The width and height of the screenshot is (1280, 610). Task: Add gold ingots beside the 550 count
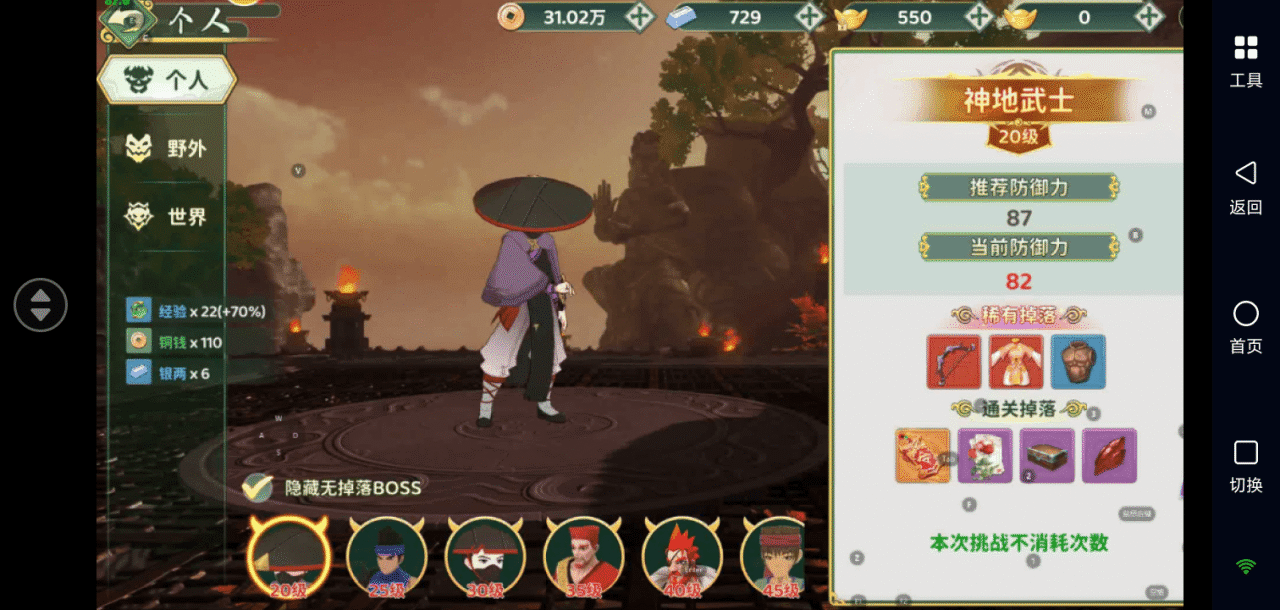[x=979, y=16]
